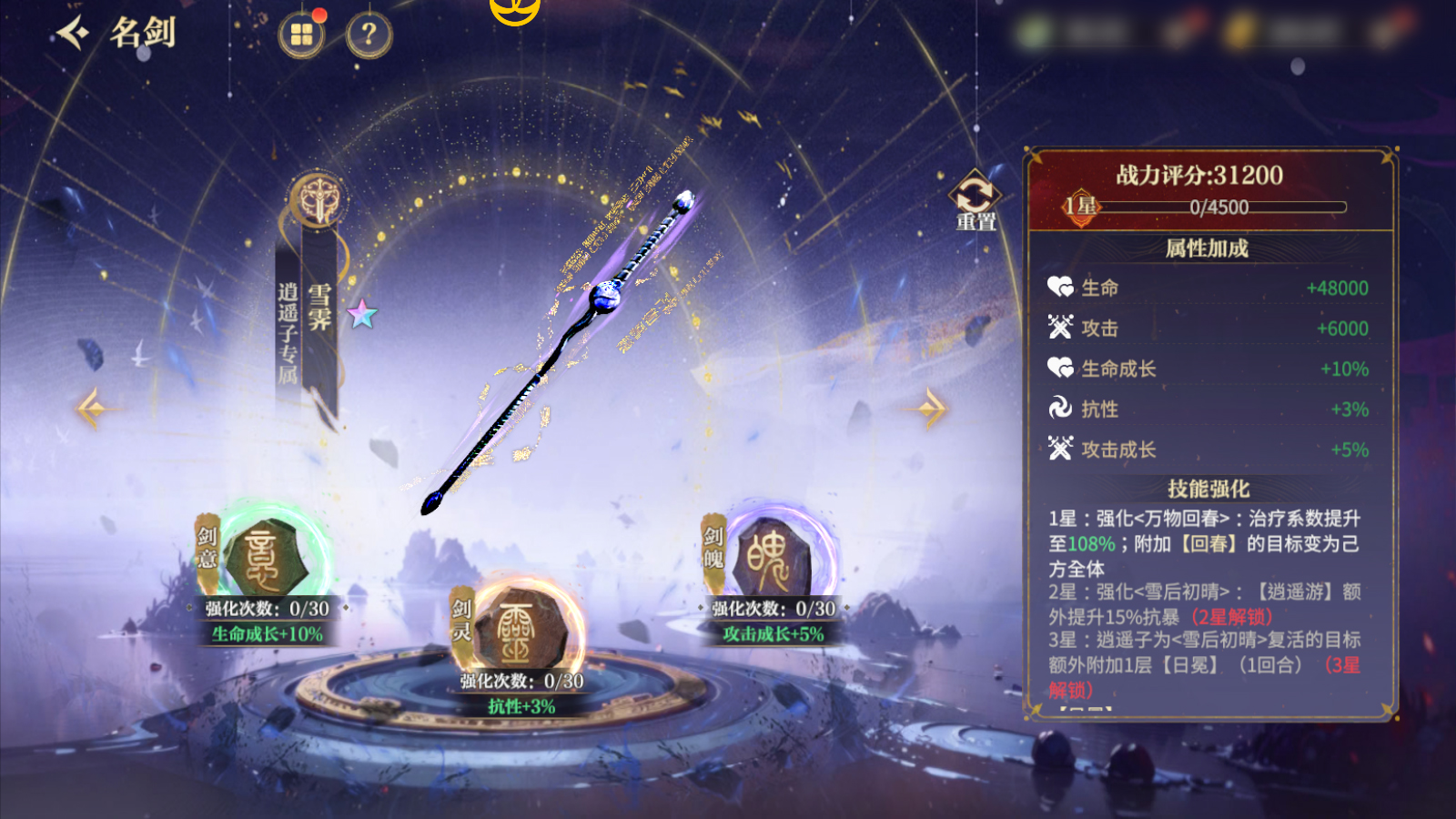Screen dimensions: 1456x819
Task: Click the star icon beside 雪霁
Action: pos(362,314)
